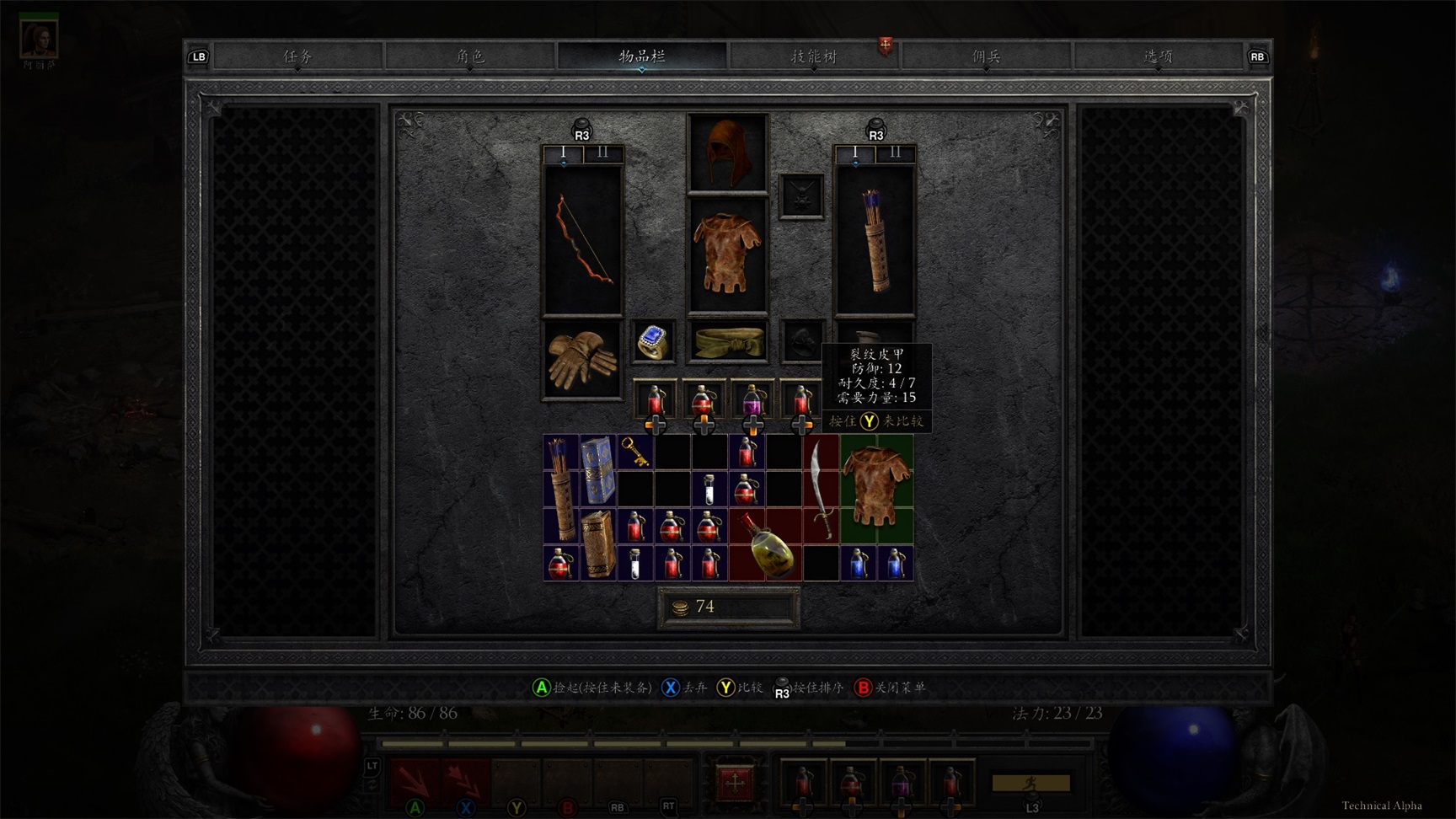Click the equipped blue gem ring
Image resolution: width=1456 pixels, height=819 pixels.
coord(653,342)
